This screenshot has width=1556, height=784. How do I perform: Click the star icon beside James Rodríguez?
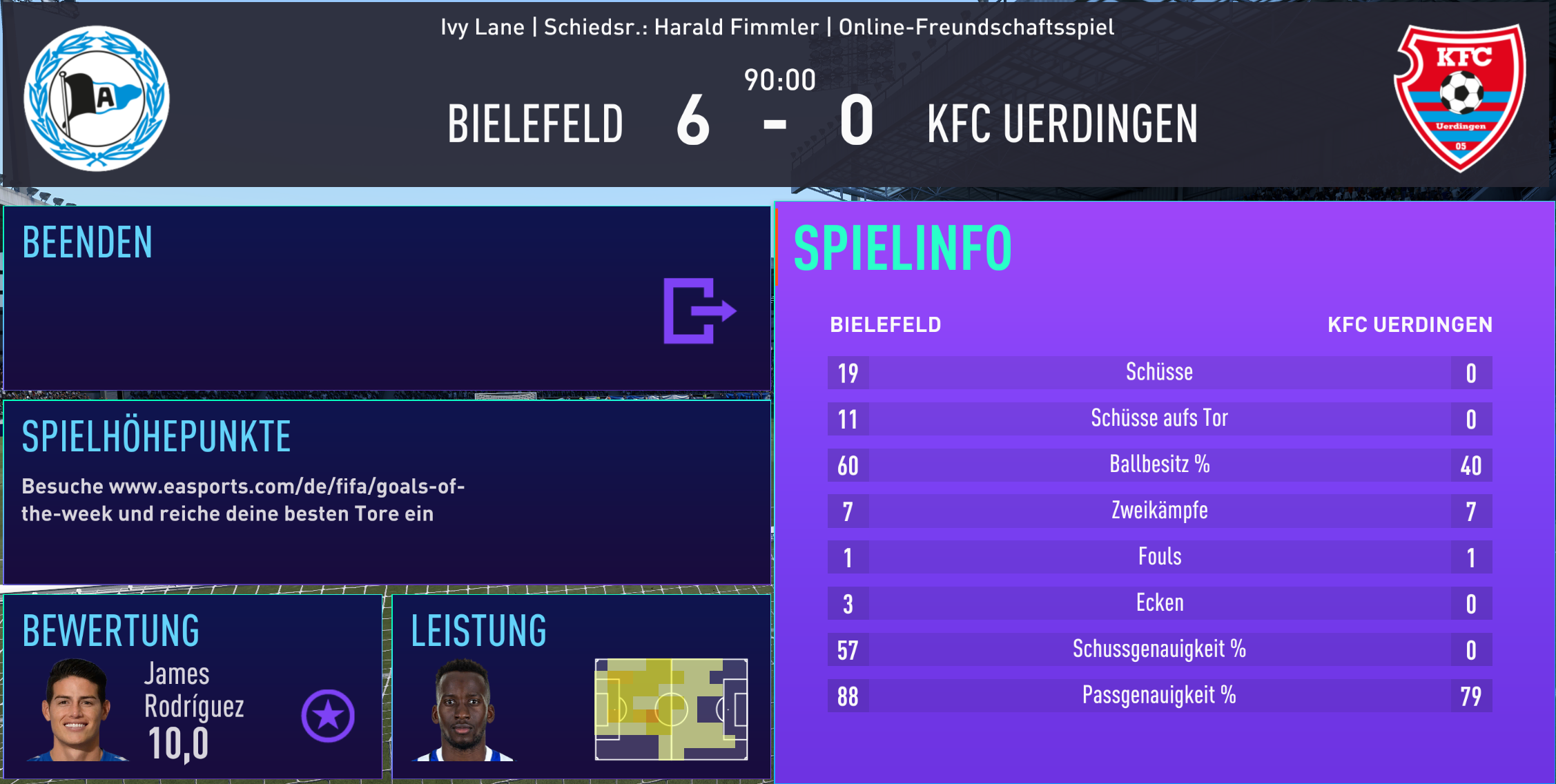click(328, 716)
